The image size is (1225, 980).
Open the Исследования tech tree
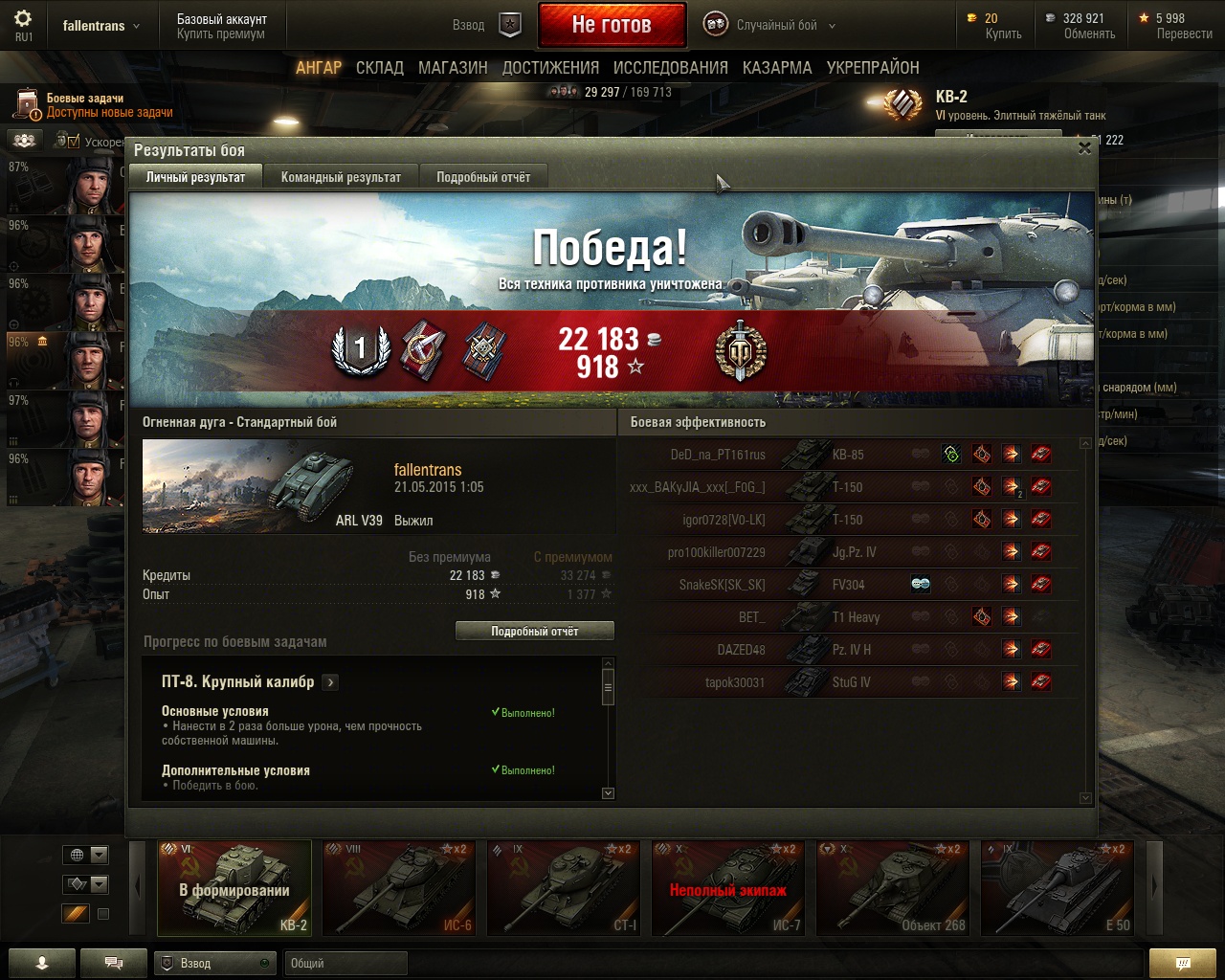pyautogui.click(x=670, y=68)
